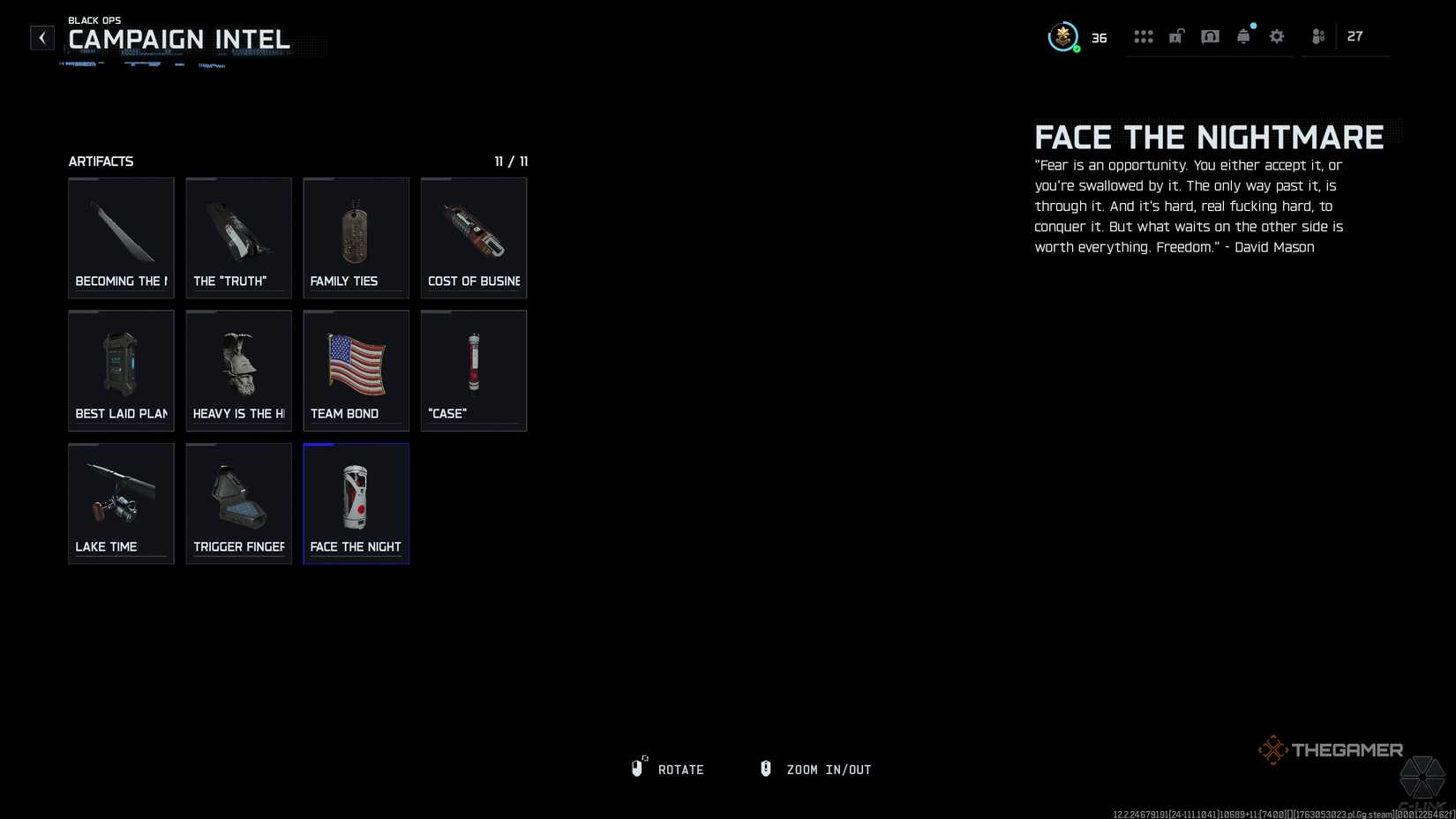The width and height of the screenshot is (1456, 819).
Task: Open the settings gear icon
Action: (1277, 36)
